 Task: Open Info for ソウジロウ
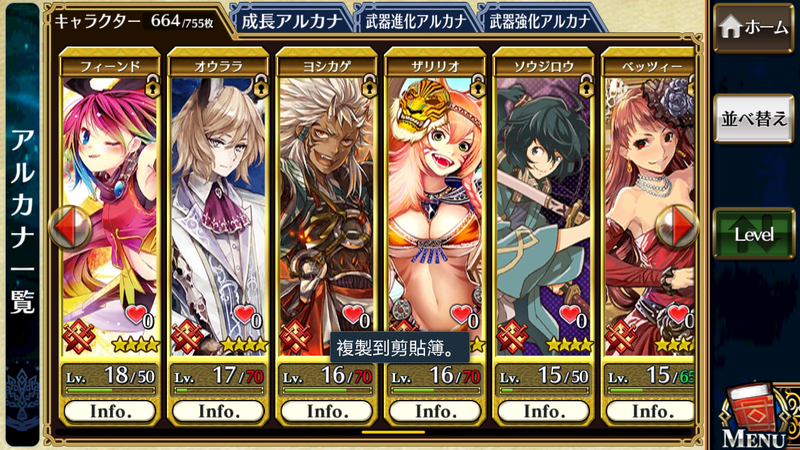coord(543,411)
